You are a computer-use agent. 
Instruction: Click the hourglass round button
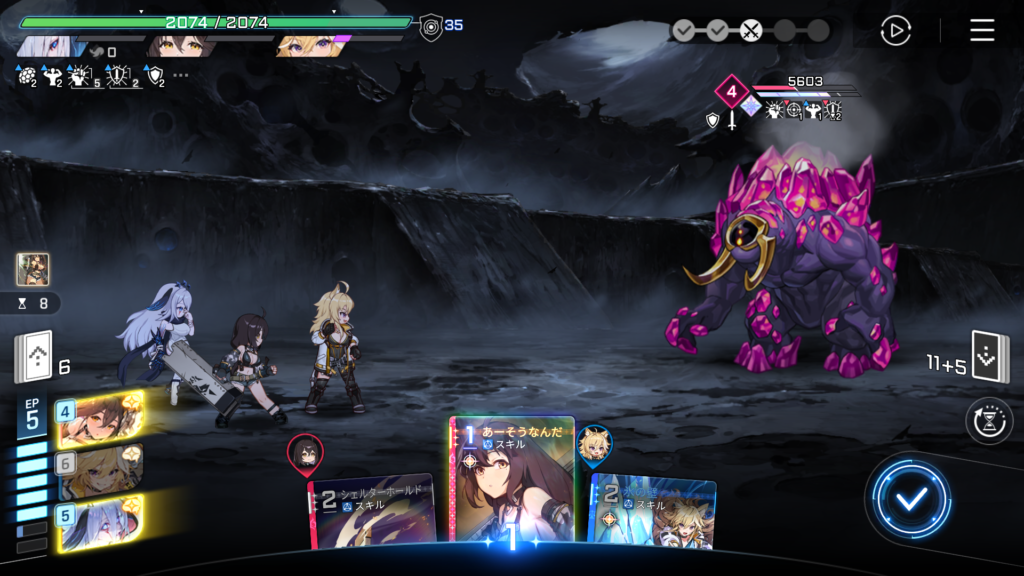point(989,421)
